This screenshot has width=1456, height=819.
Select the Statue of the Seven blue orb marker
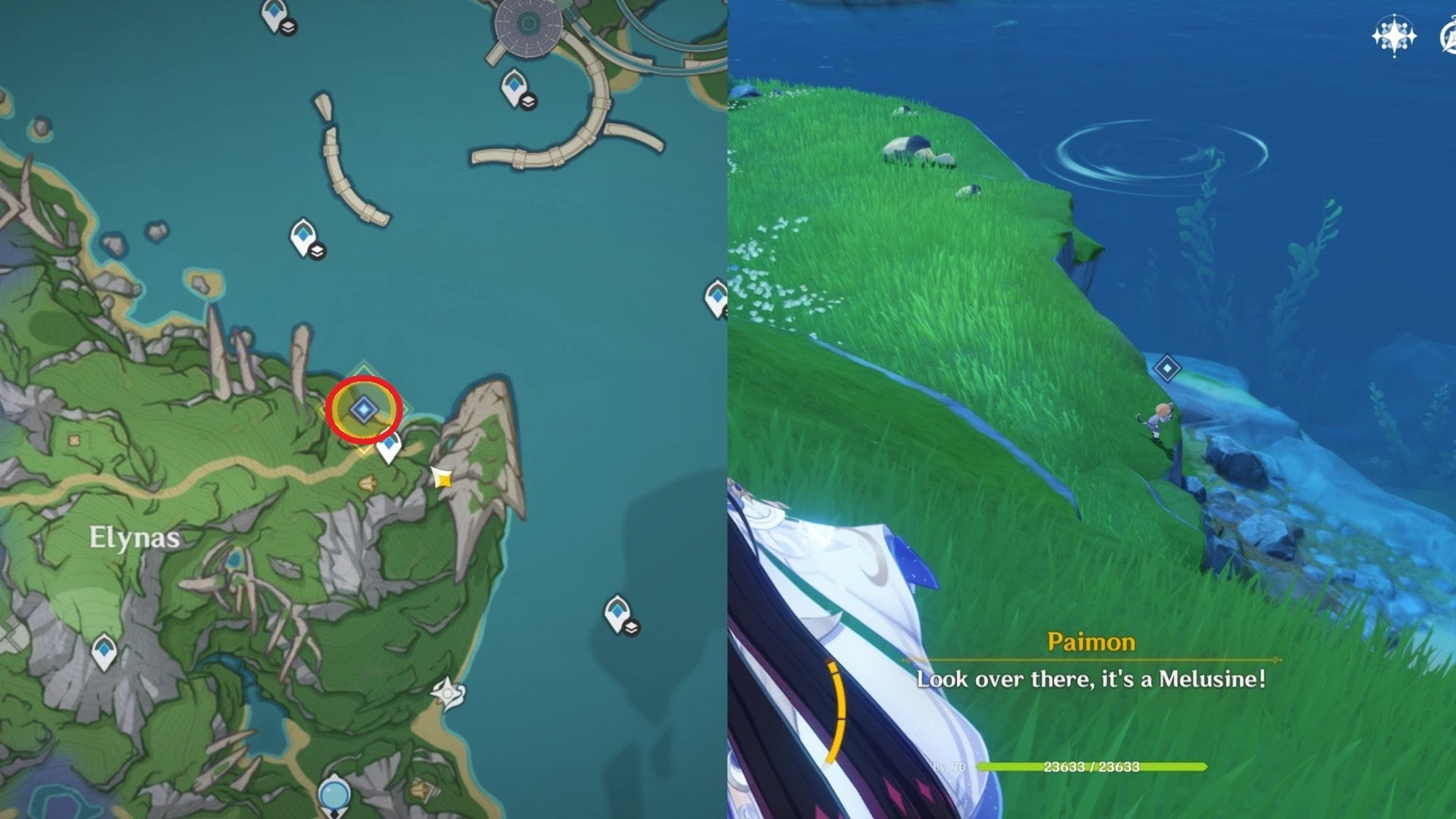point(334,796)
